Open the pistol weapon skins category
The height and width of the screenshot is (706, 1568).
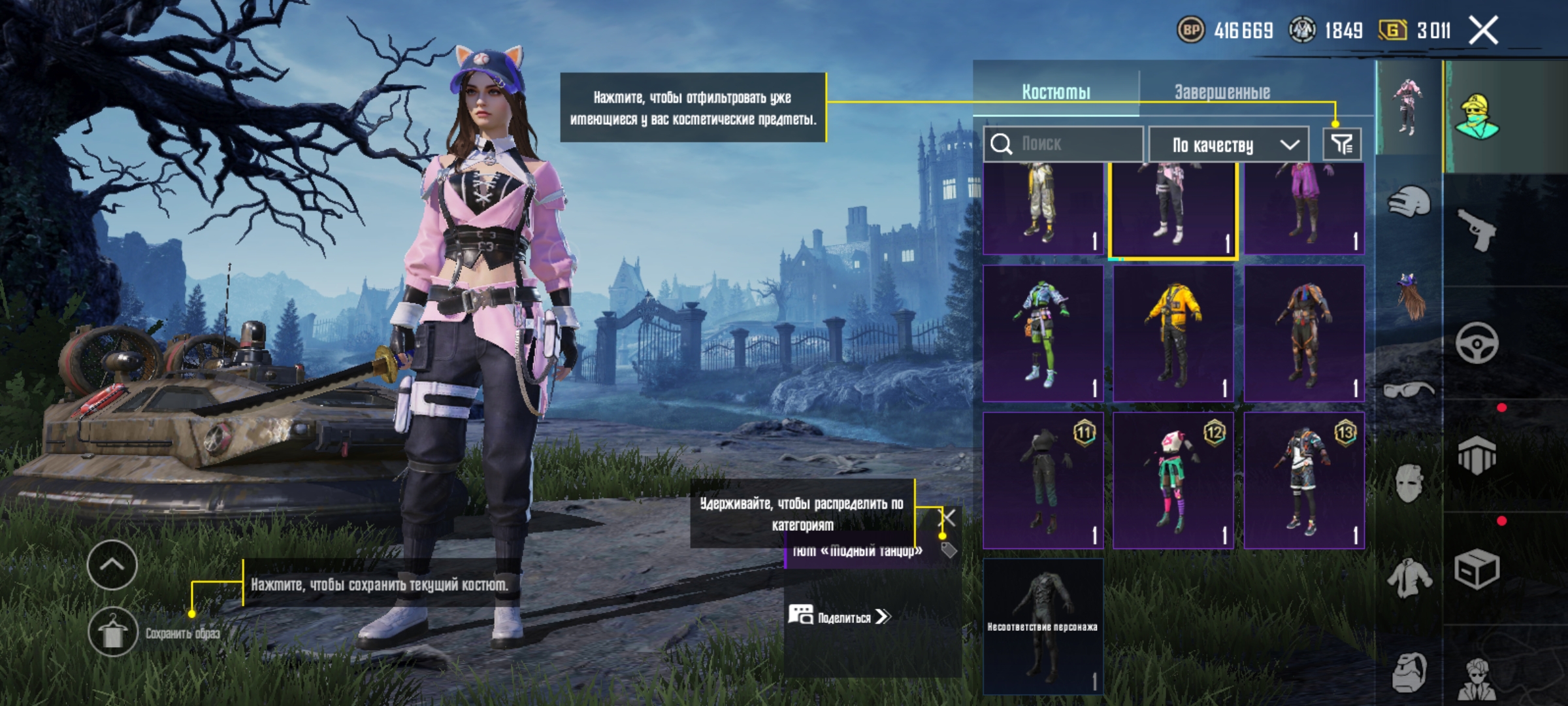pyautogui.click(x=1477, y=230)
